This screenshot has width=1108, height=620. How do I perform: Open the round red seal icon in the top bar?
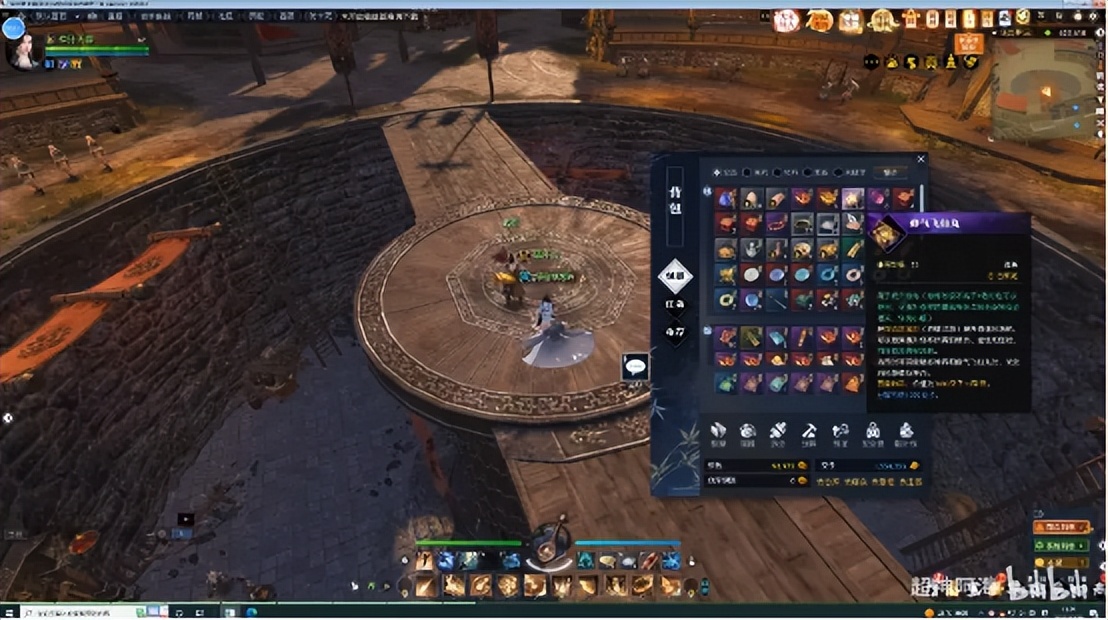click(786, 20)
